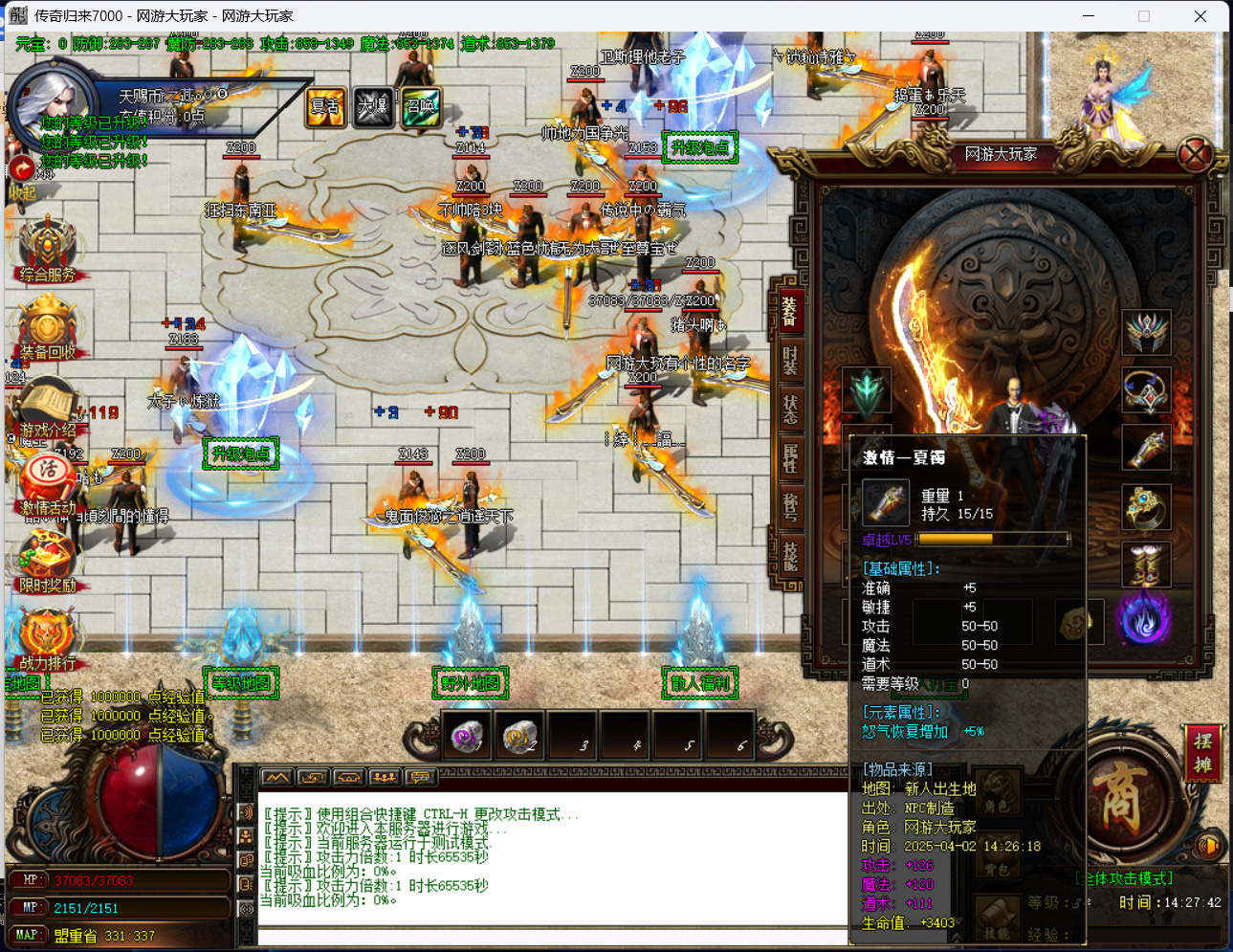
Task: Select the winged helmet equipment slot
Action: pyautogui.click(x=1146, y=332)
